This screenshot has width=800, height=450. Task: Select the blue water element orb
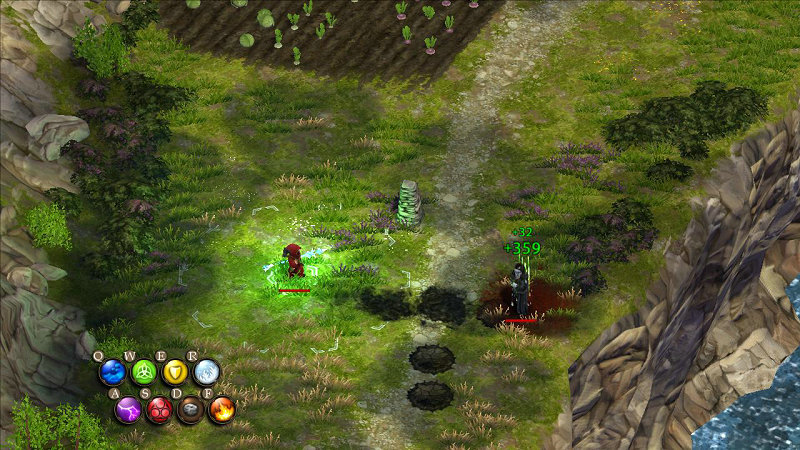click(x=112, y=373)
